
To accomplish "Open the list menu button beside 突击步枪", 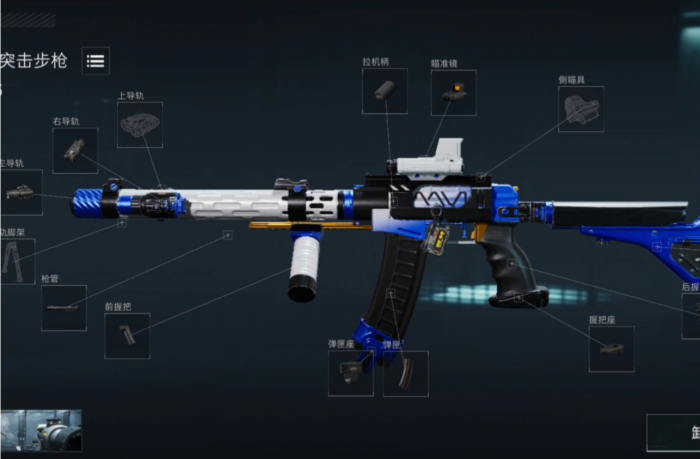I will point(95,61).
